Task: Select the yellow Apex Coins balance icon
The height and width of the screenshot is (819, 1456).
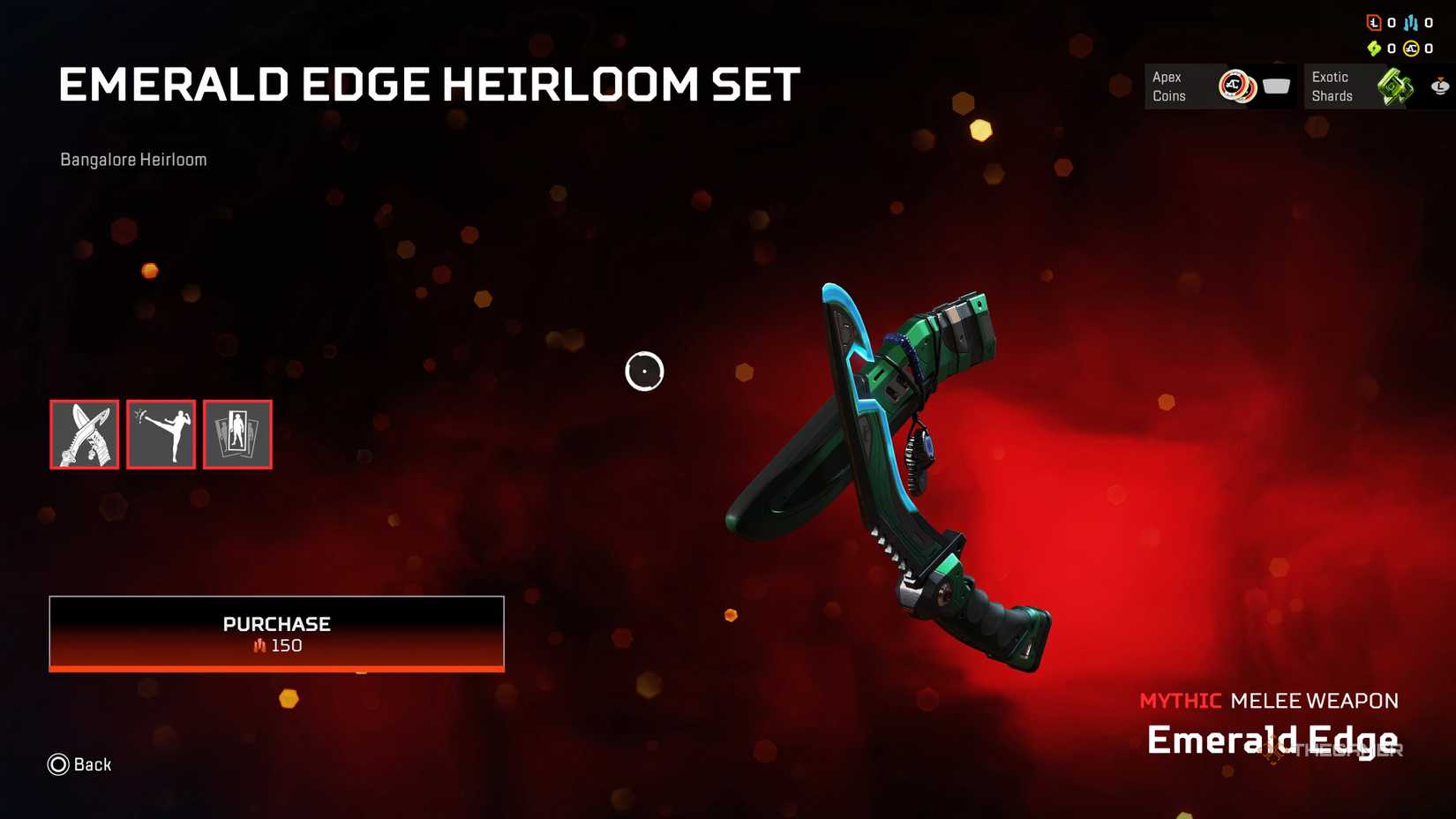Action: pos(1413,49)
